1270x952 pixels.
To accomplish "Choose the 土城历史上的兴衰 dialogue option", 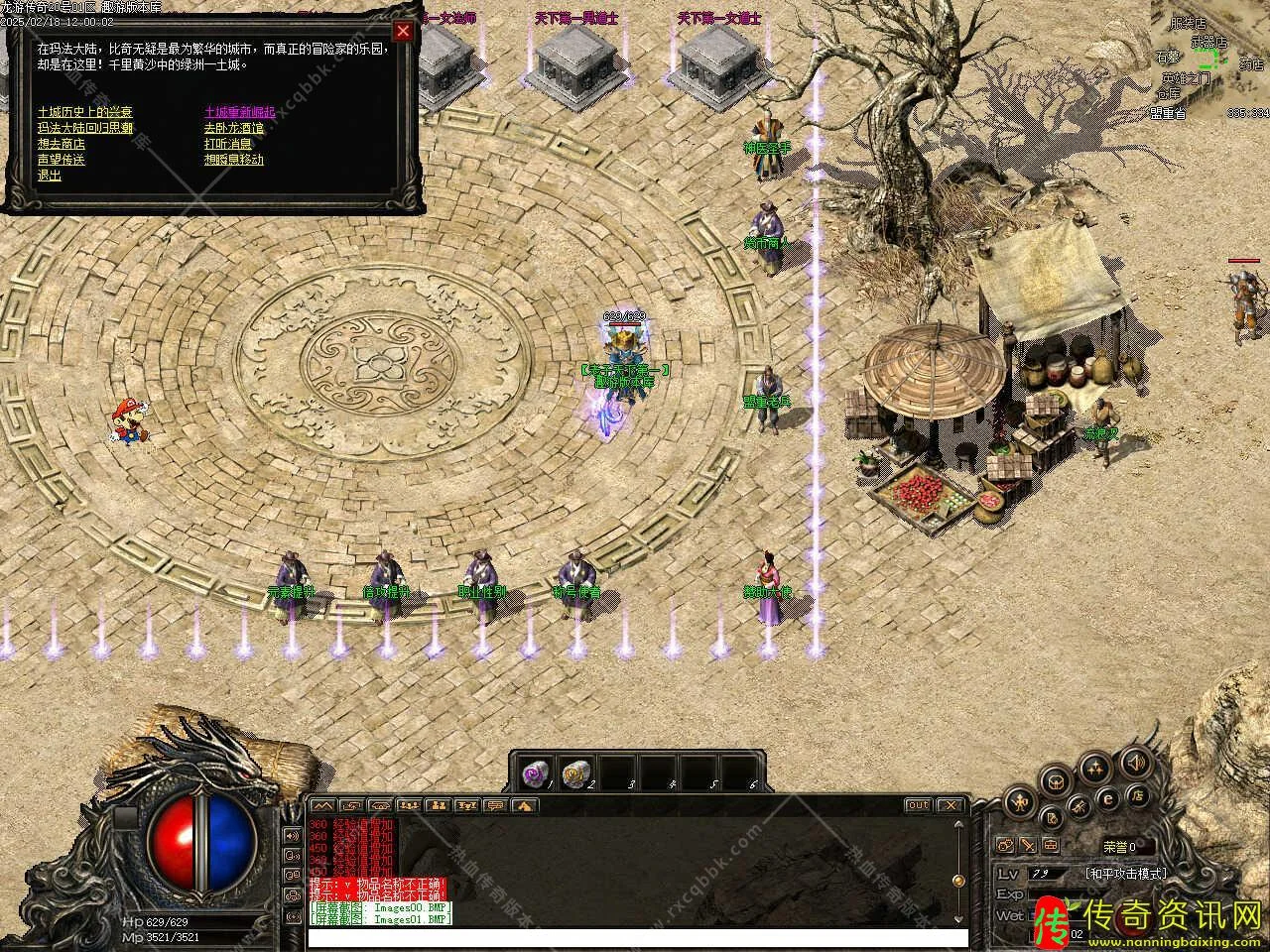I will [84, 112].
